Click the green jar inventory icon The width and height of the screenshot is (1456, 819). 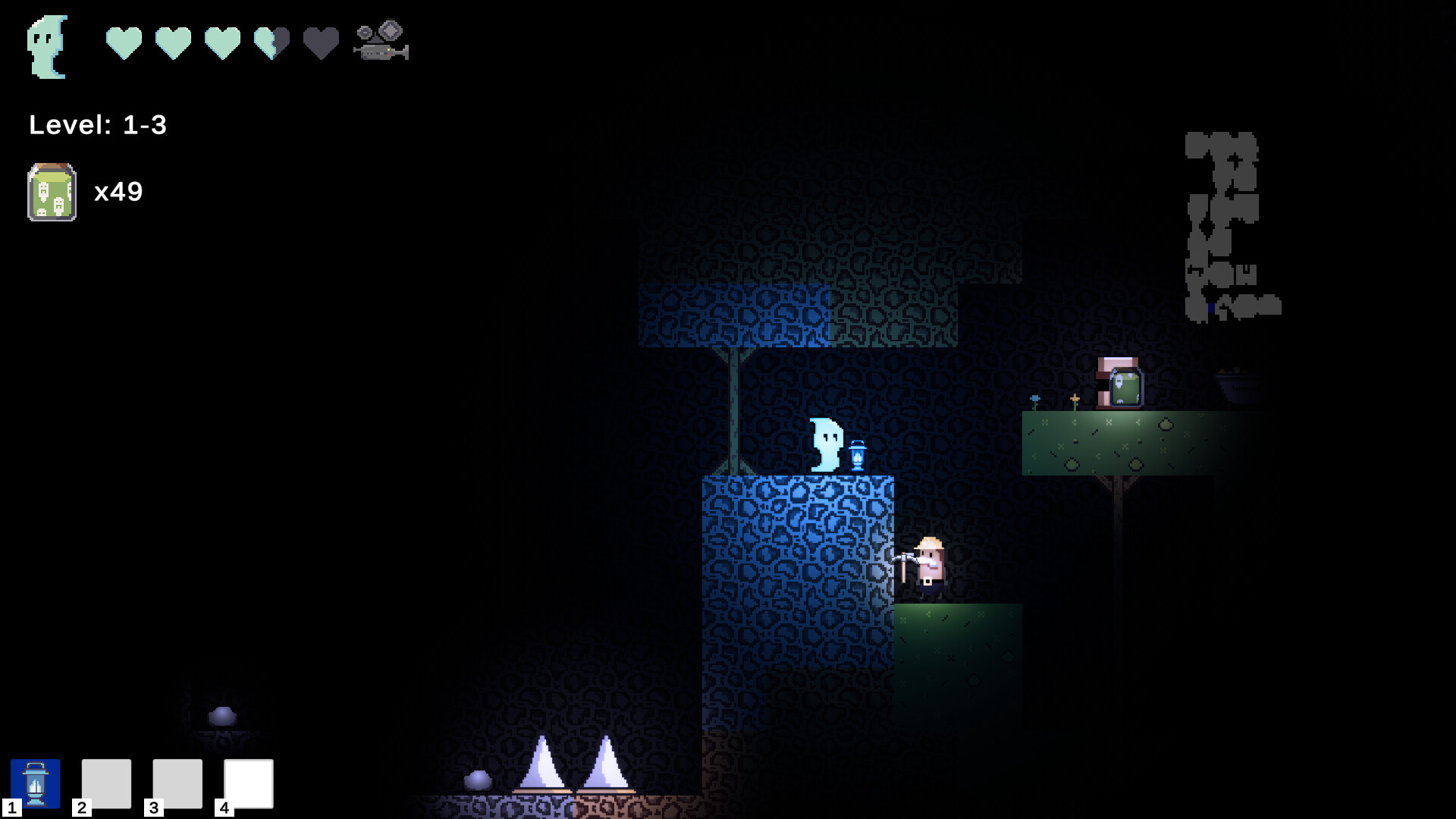52,192
